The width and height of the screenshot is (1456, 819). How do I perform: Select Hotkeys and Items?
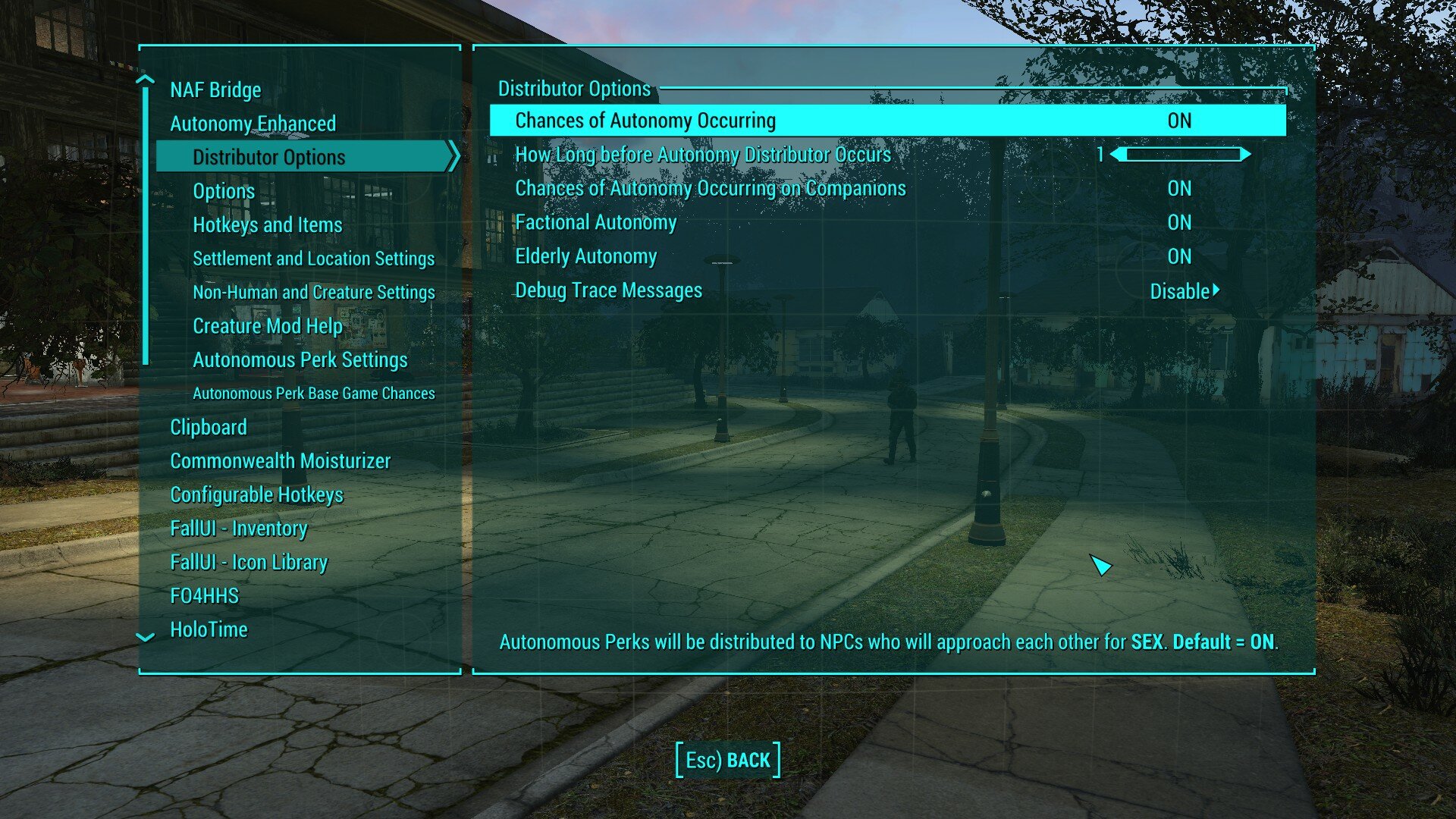(x=267, y=224)
